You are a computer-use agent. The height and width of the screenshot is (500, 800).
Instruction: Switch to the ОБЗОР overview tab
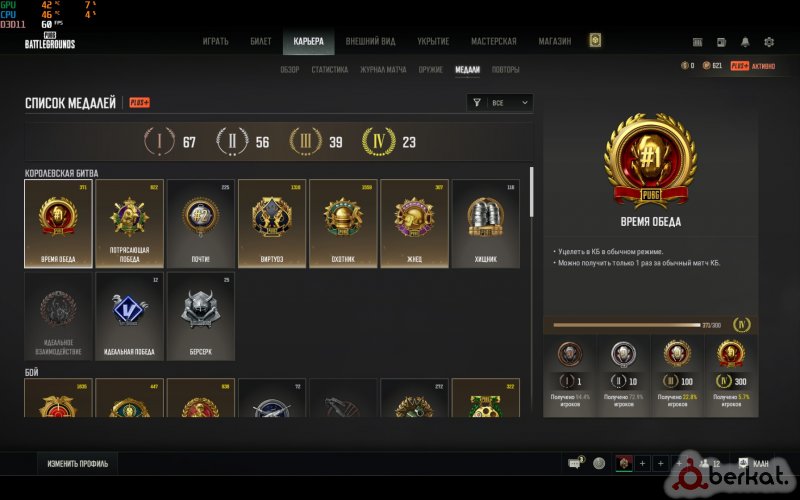tap(290, 70)
